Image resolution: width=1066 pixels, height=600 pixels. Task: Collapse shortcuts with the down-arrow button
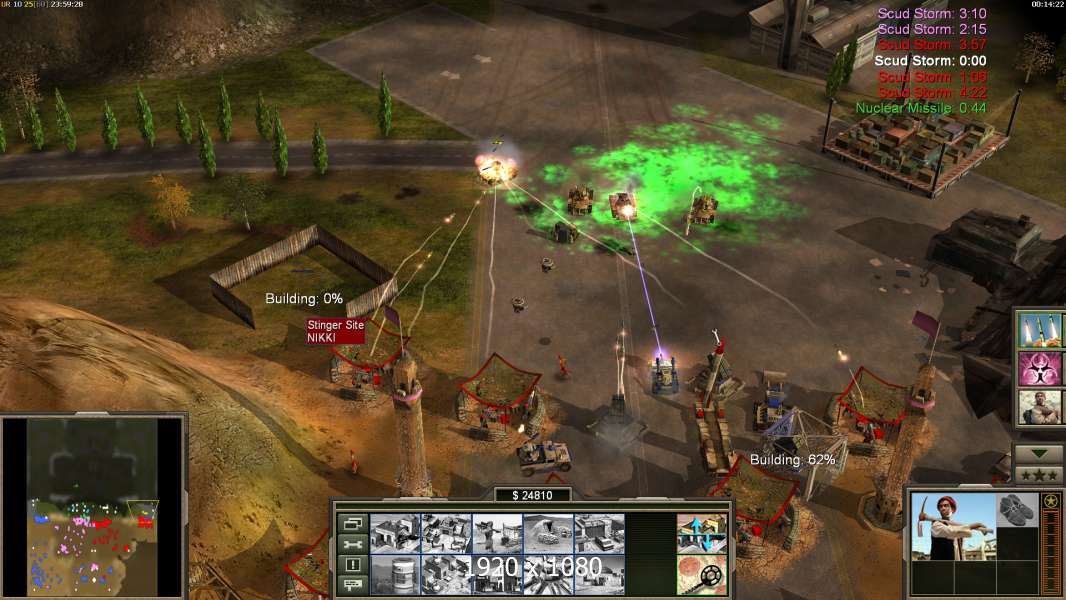(1039, 454)
